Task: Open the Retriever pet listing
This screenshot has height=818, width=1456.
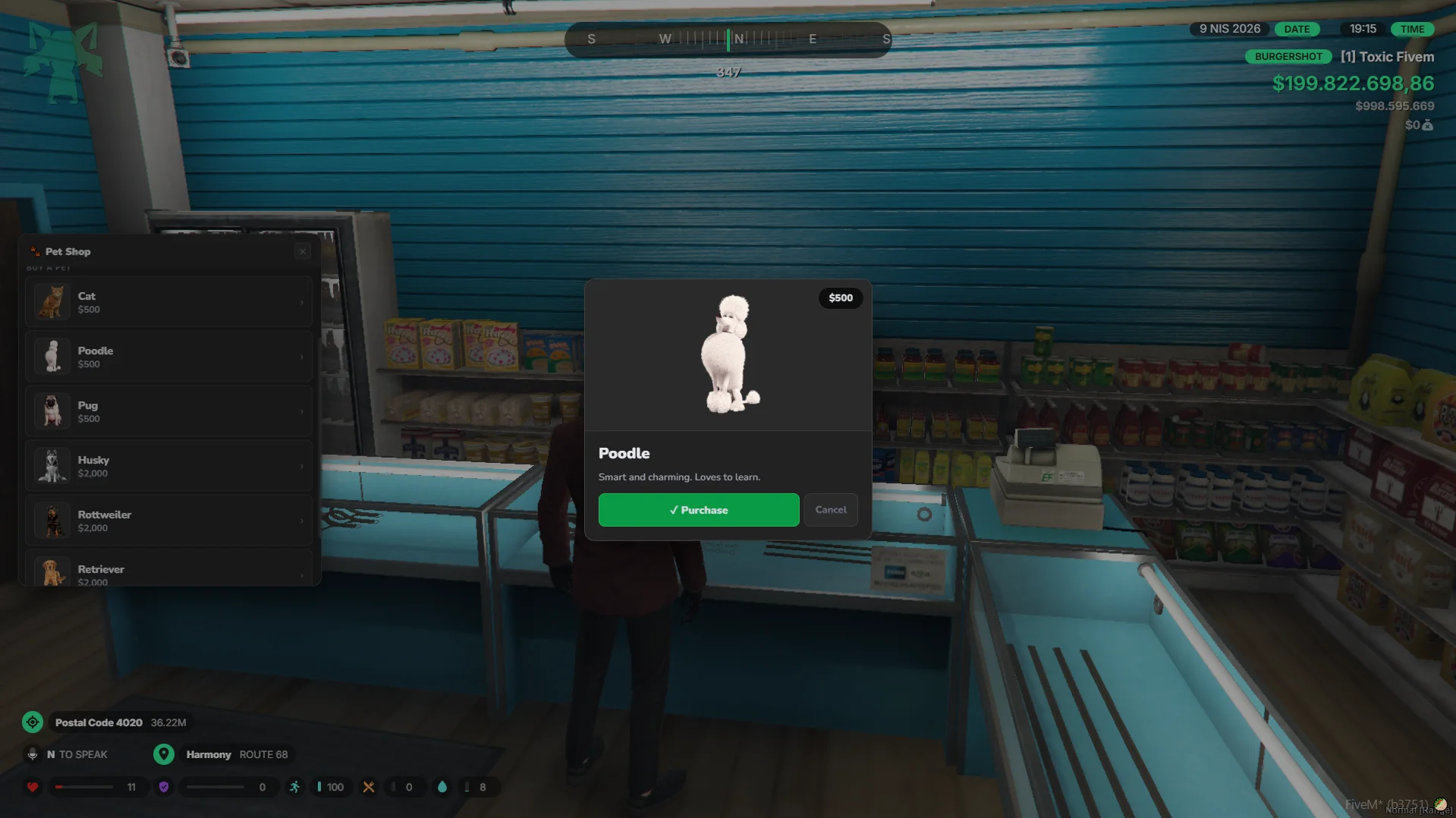Action: coord(169,571)
